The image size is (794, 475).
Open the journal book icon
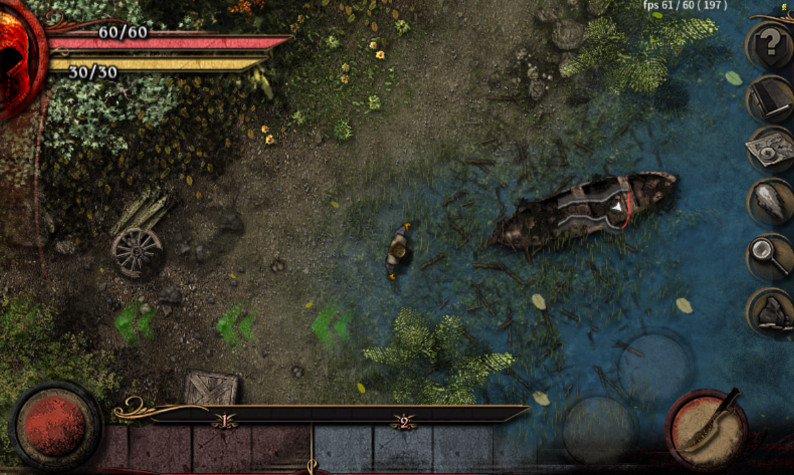click(x=769, y=98)
